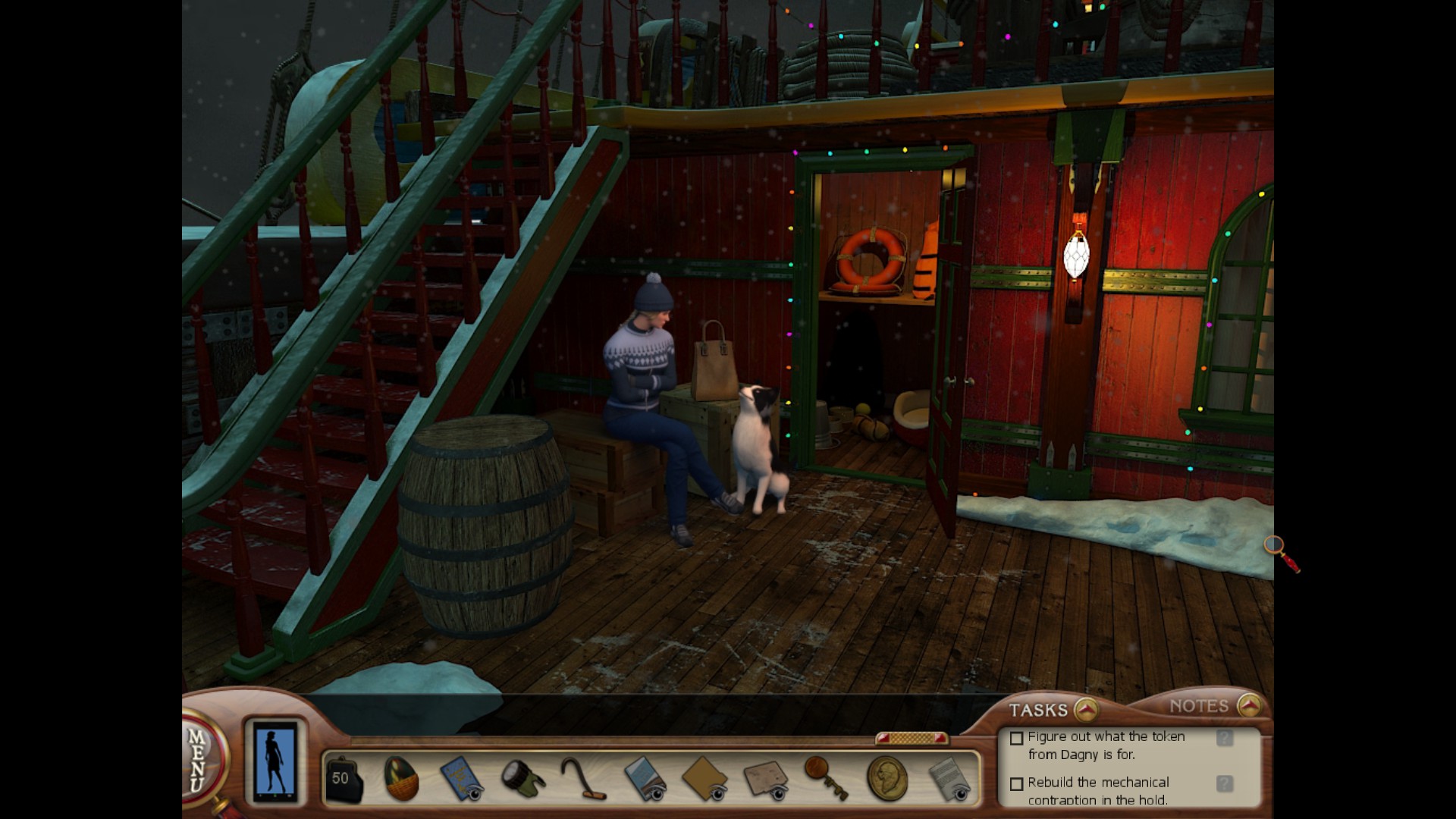Click the inventory scroll right red arrow

[x=940, y=738]
